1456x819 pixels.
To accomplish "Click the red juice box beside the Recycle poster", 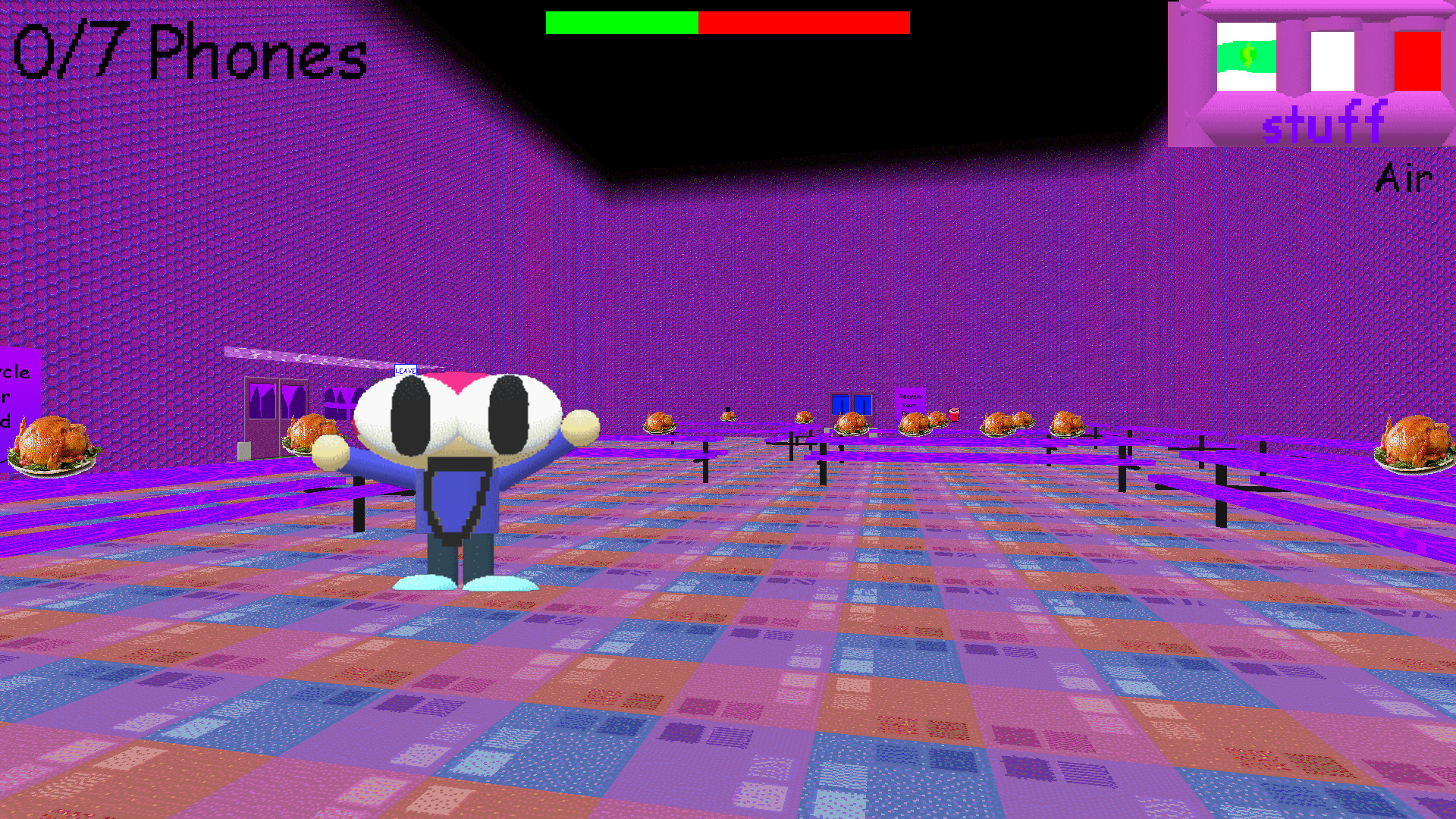I will (x=954, y=415).
